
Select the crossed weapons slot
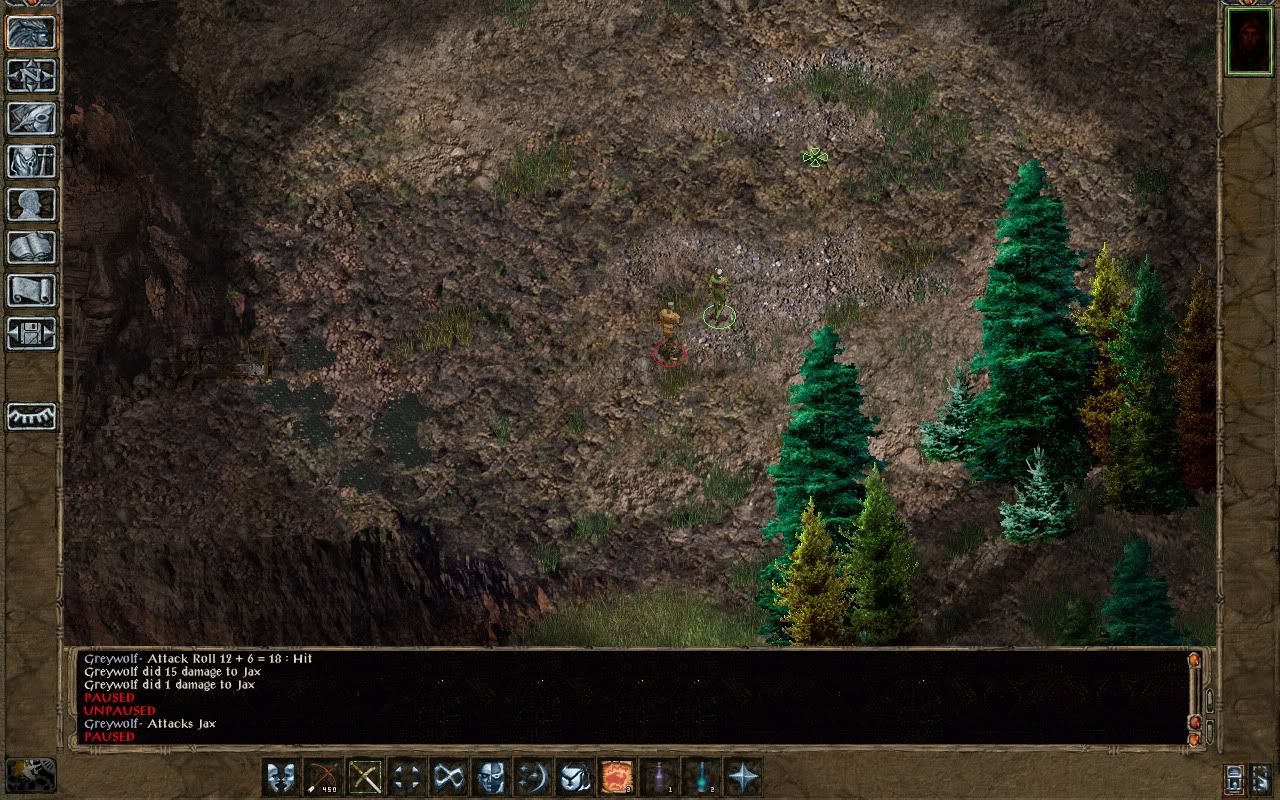tap(365, 777)
